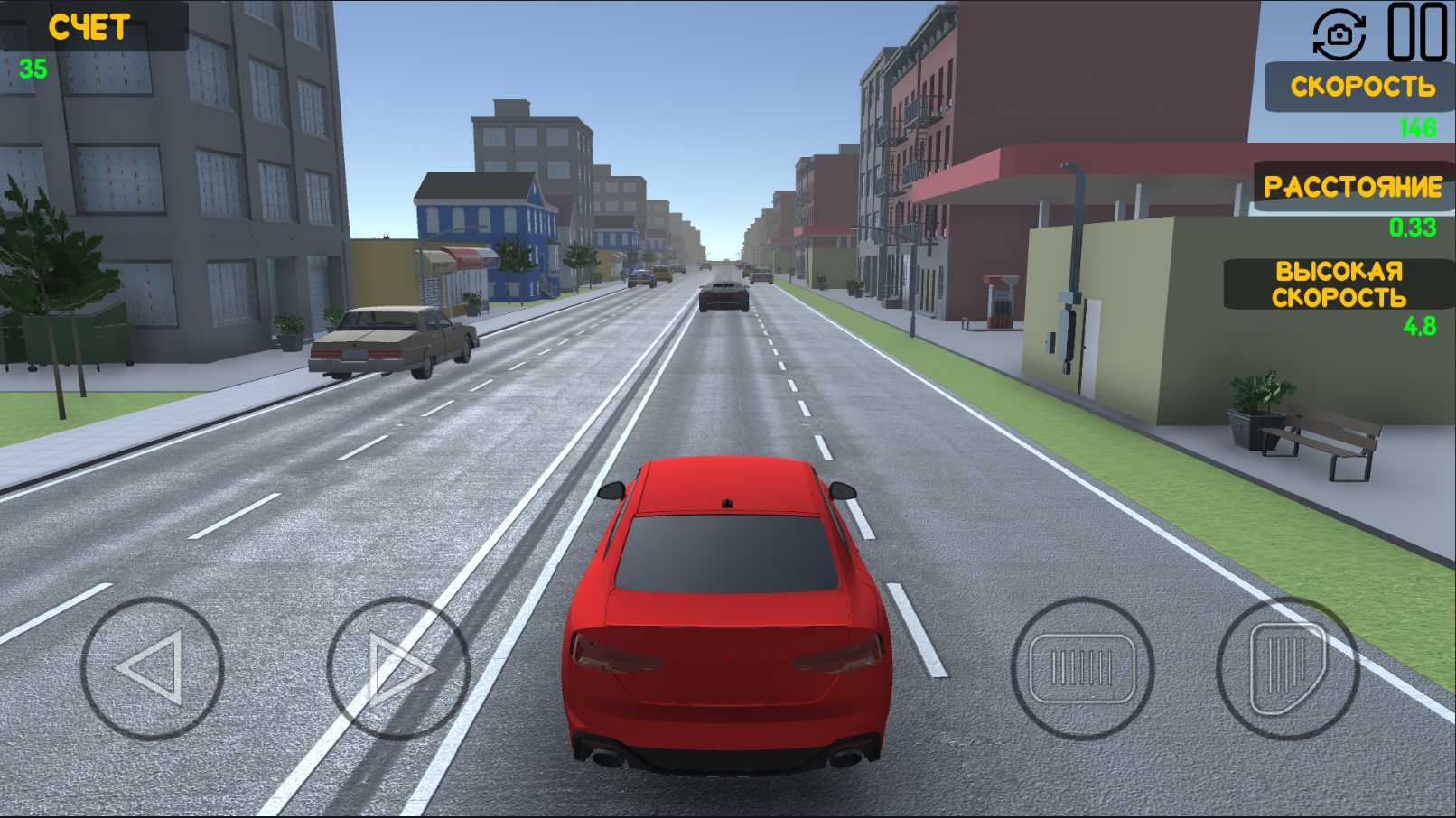Viewport: 1456px width, 818px height.
Task: Switch focus to the СКОРОСТЬ header label
Action: click(1360, 88)
